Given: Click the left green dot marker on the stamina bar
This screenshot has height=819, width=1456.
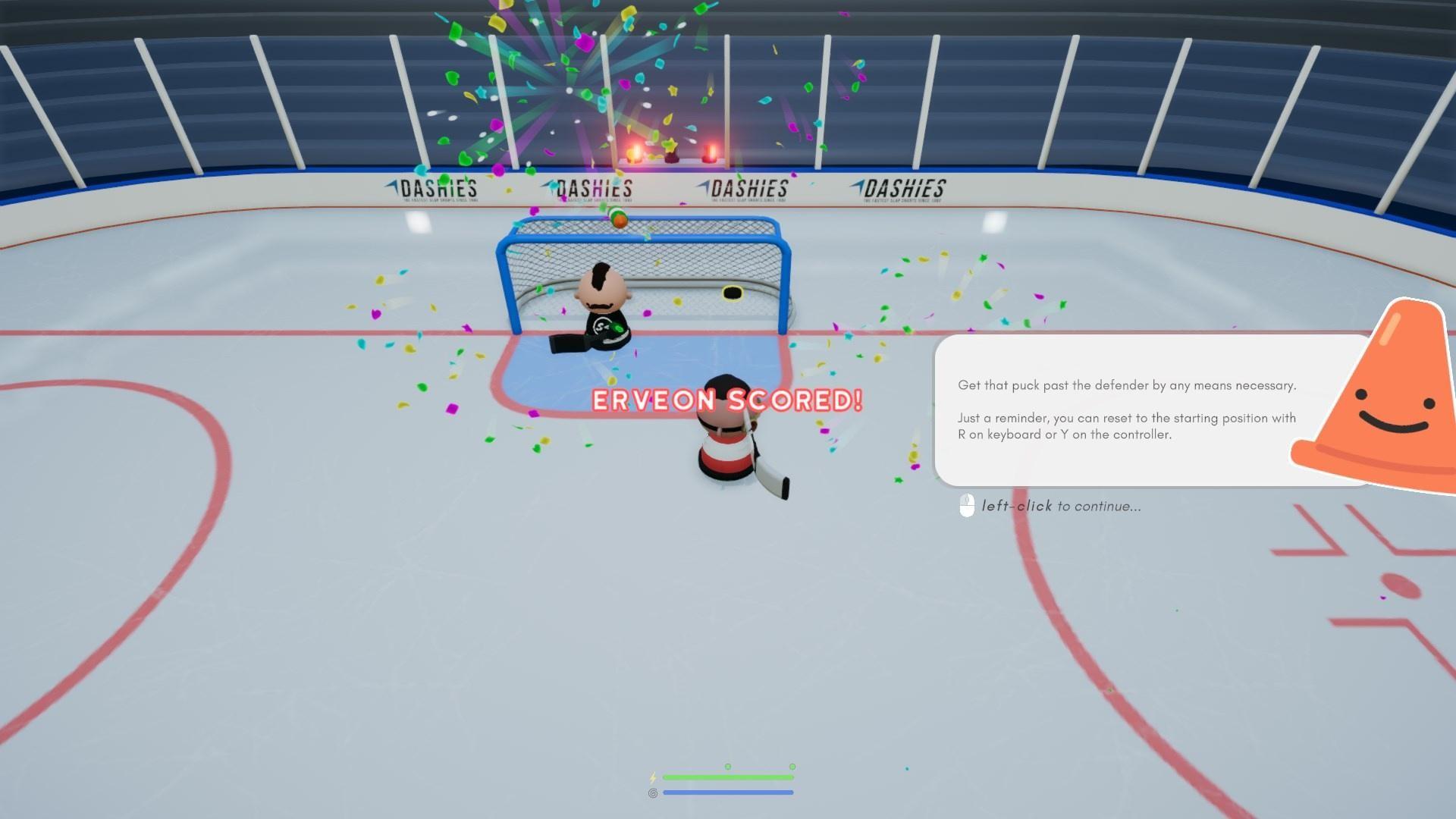Looking at the screenshot, I should (x=728, y=767).
